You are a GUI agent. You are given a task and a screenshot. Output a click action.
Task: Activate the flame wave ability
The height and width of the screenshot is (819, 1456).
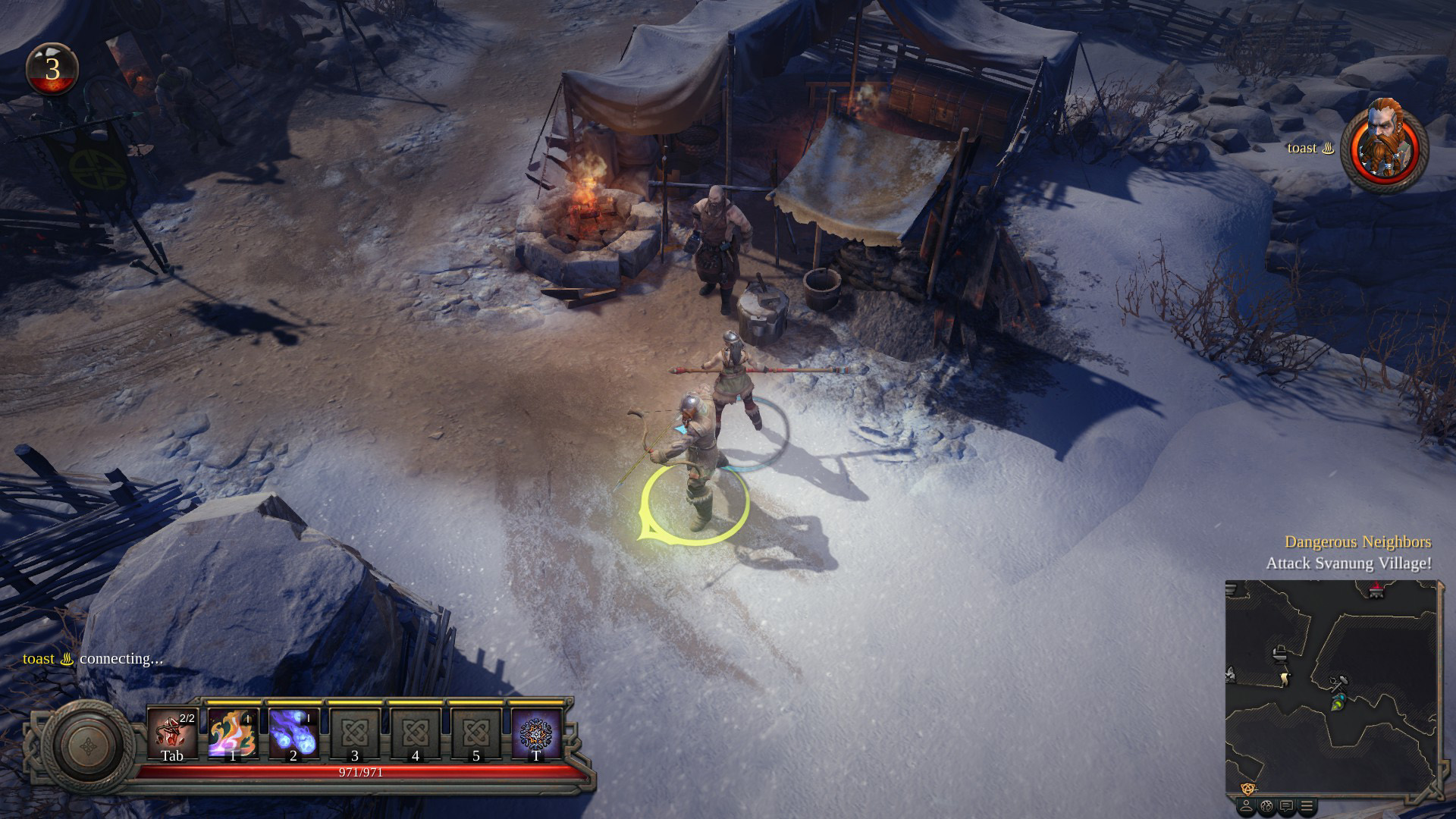coord(233,734)
